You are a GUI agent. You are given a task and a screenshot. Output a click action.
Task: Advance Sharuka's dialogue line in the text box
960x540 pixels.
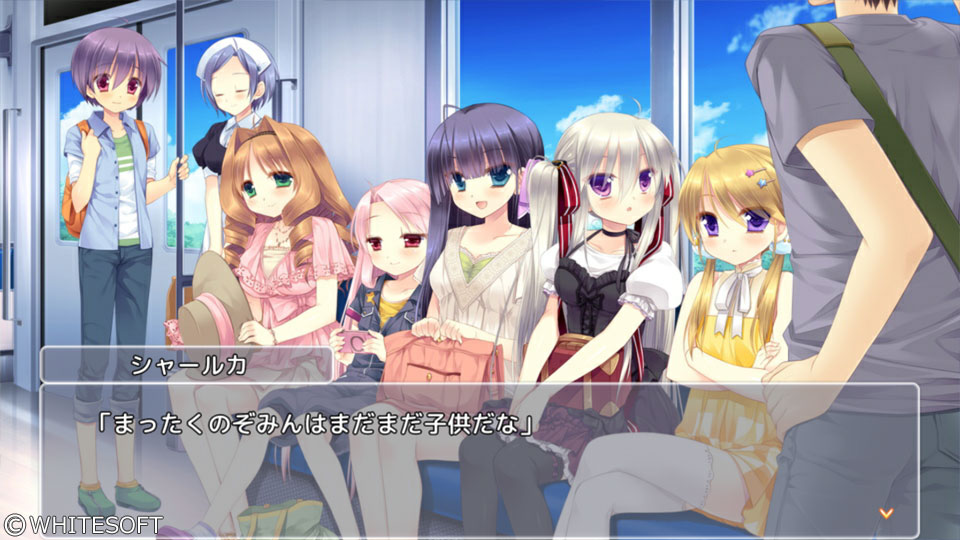click(480, 460)
